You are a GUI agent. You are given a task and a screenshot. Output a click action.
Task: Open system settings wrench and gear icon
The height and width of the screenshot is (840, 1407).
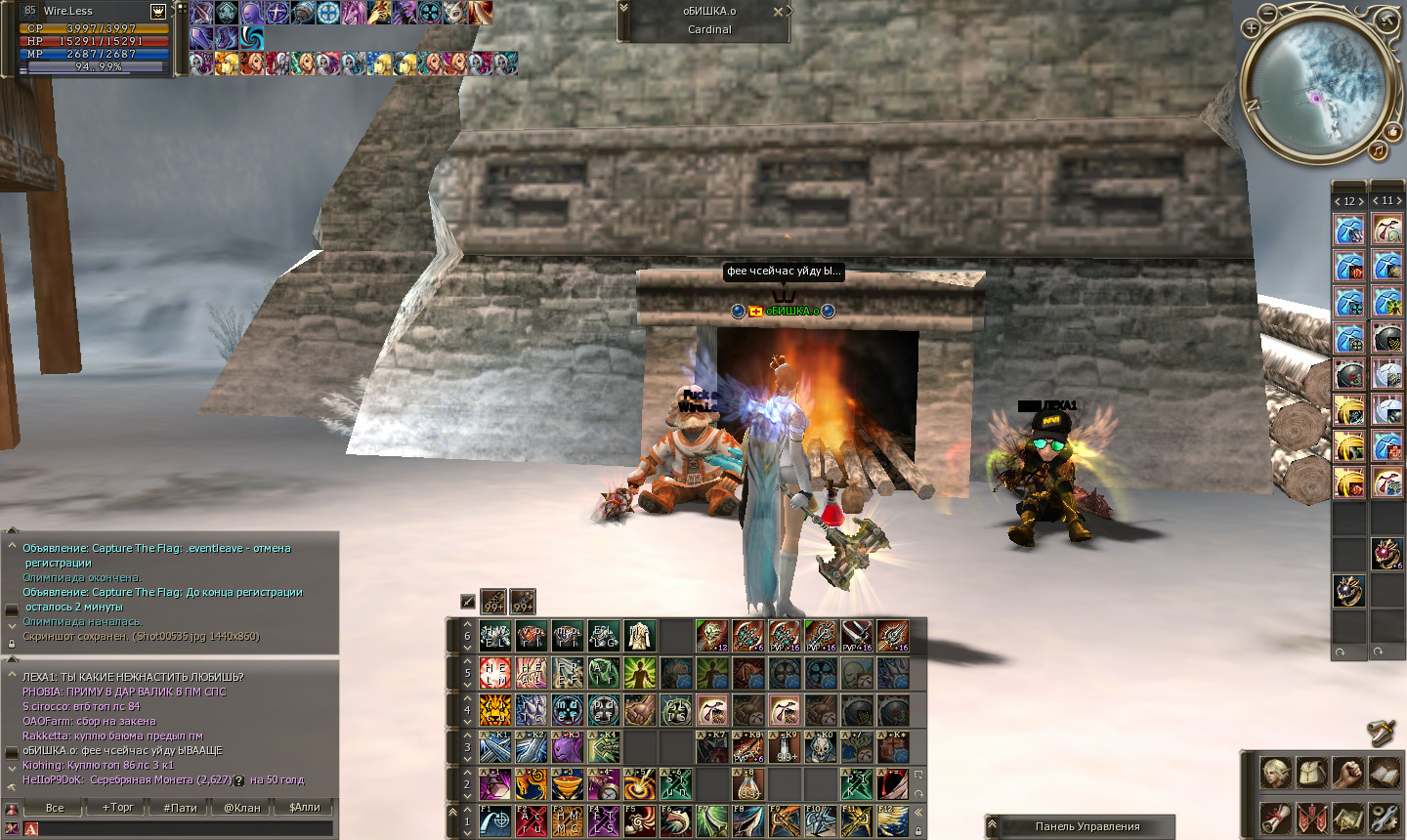(x=1384, y=817)
